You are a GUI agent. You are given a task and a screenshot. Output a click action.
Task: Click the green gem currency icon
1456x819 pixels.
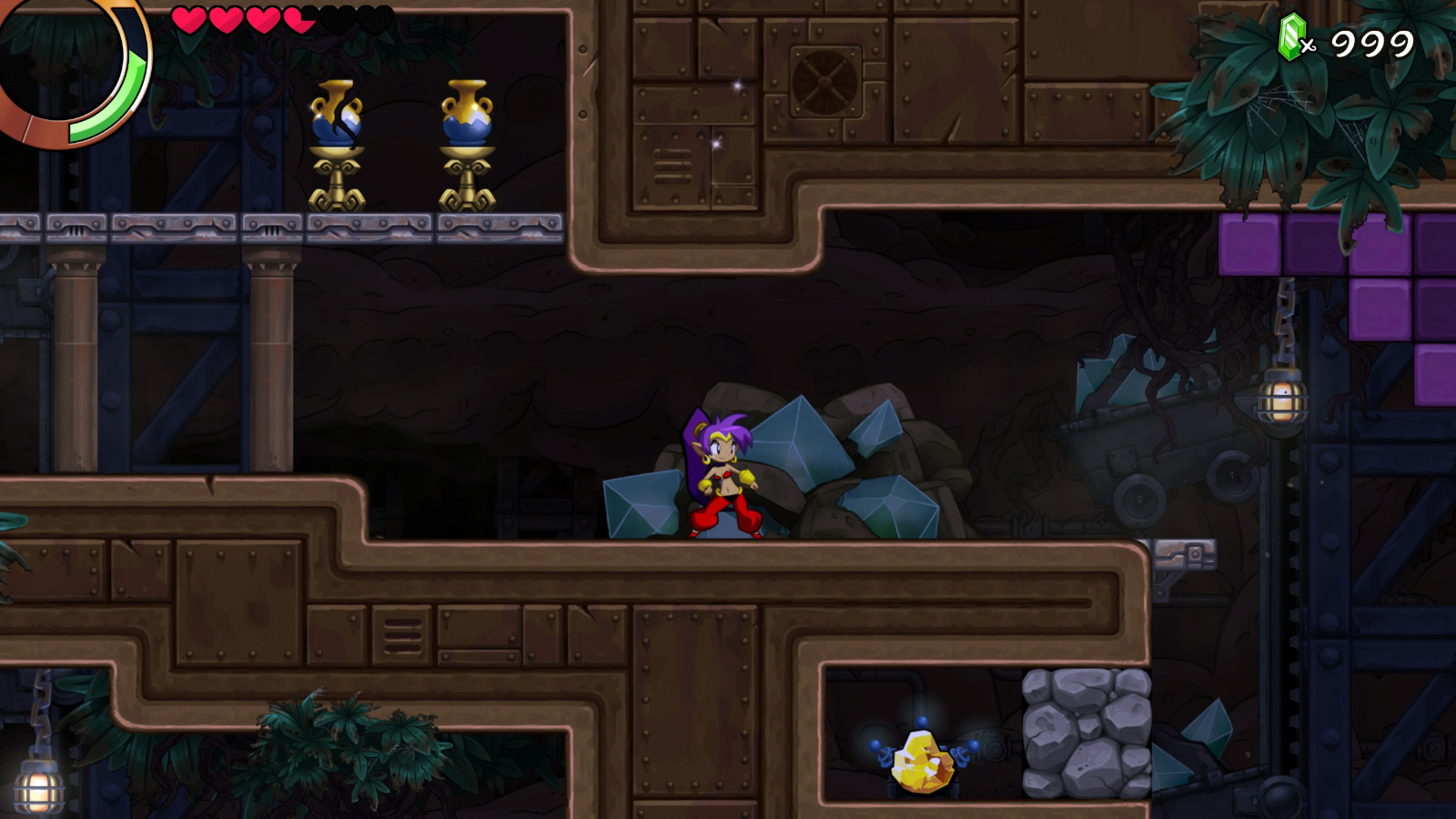(x=1293, y=36)
